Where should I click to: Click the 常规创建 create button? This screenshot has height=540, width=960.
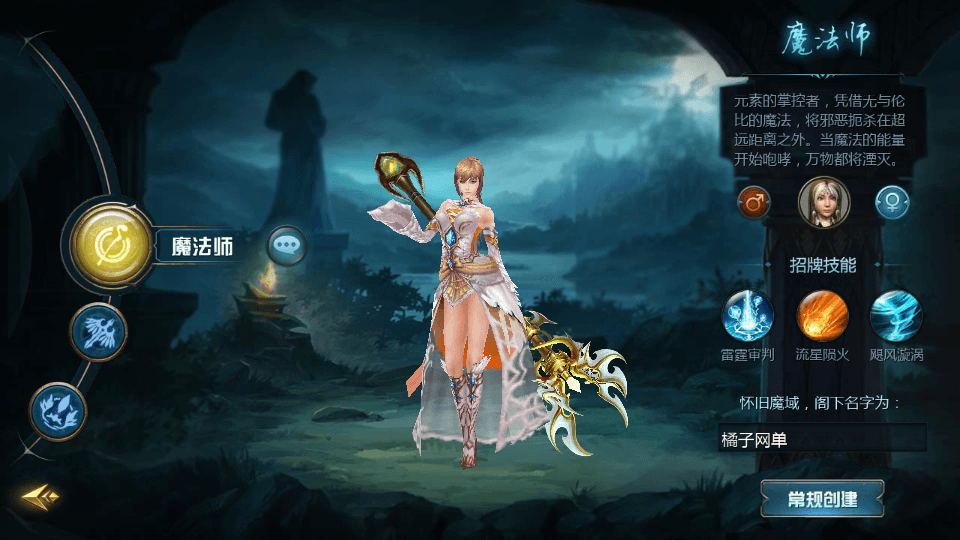tap(822, 498)
